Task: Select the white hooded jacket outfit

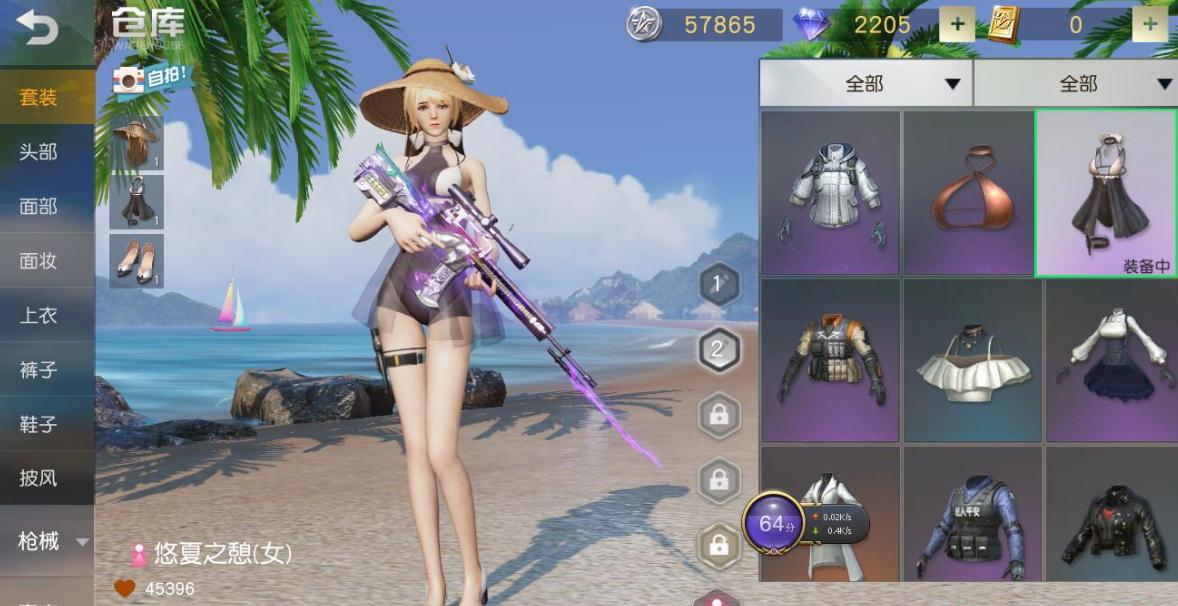Action: [830, 193]
